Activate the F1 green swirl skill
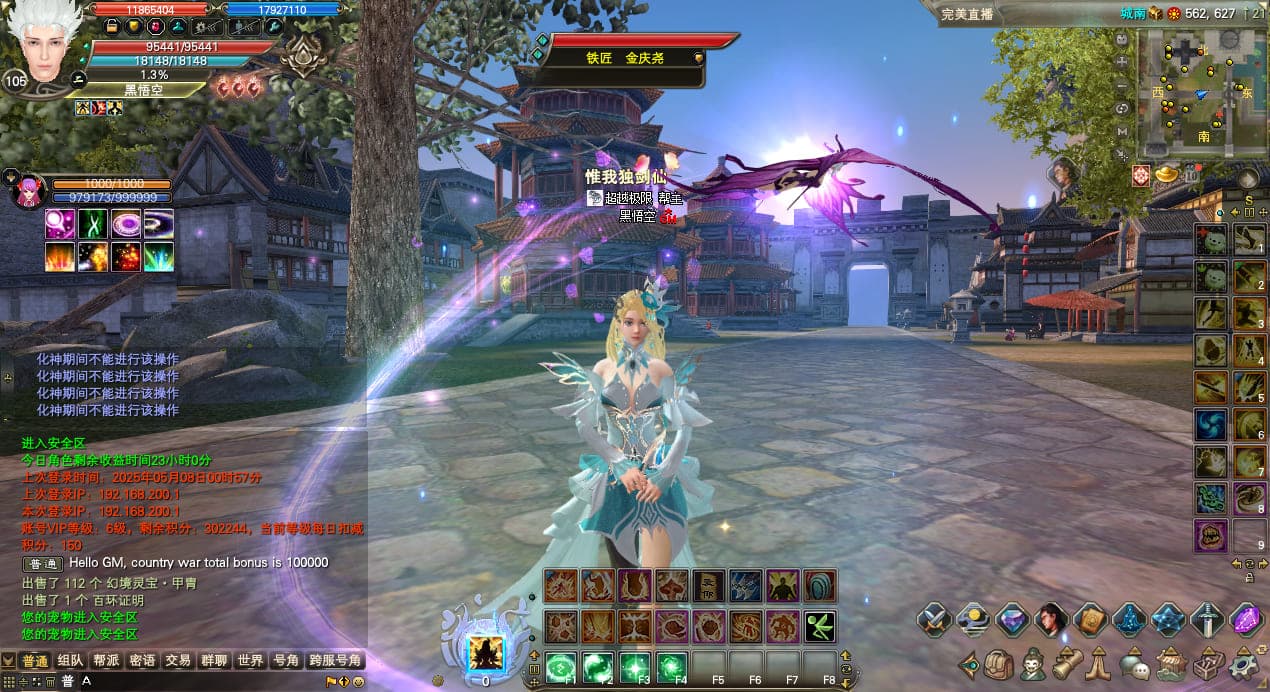This screenshot has width=1270, height=692. [561, 667]
